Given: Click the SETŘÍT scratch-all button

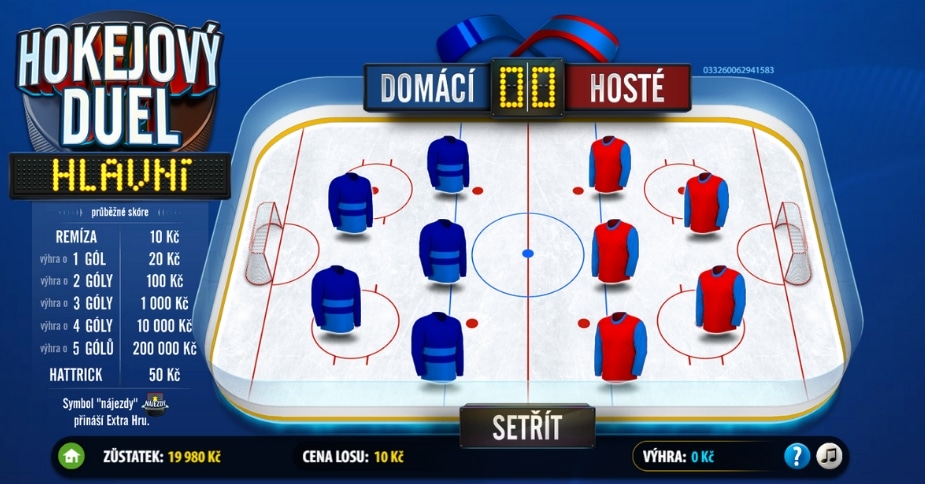Looking at the screenshot, I should click(x=527, y=426).
